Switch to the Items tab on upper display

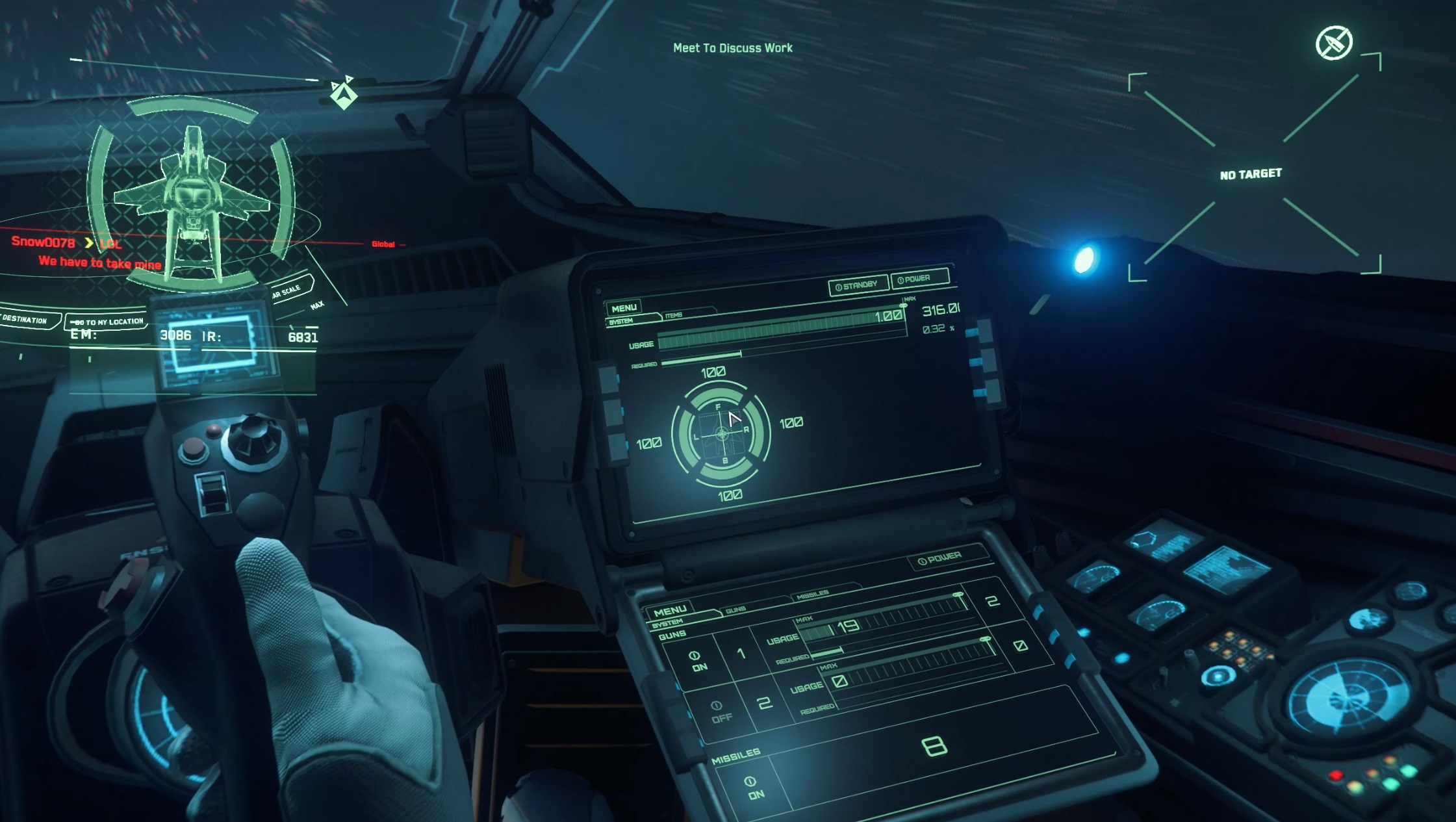[674, 315]
